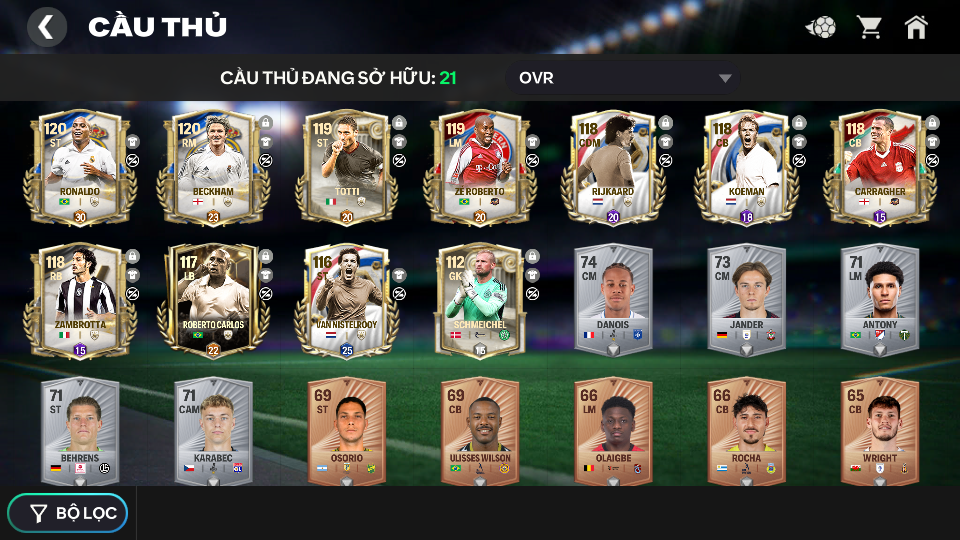This screenshot has width=960, height=540.
Task: Choose the Koeman CB card
Action: coord(746,165)
